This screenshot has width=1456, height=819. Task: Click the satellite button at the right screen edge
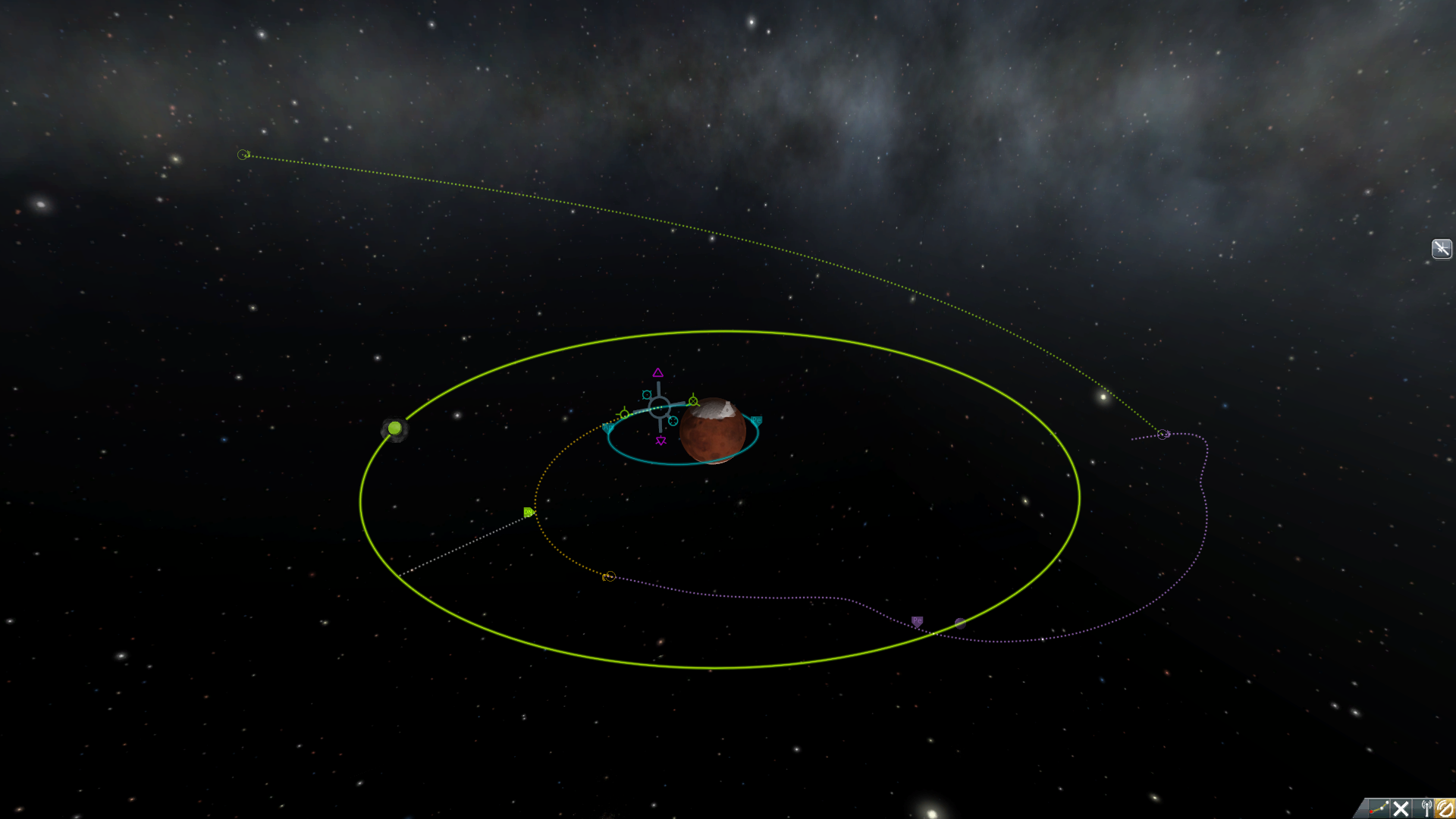click(x=1441, y=249)
